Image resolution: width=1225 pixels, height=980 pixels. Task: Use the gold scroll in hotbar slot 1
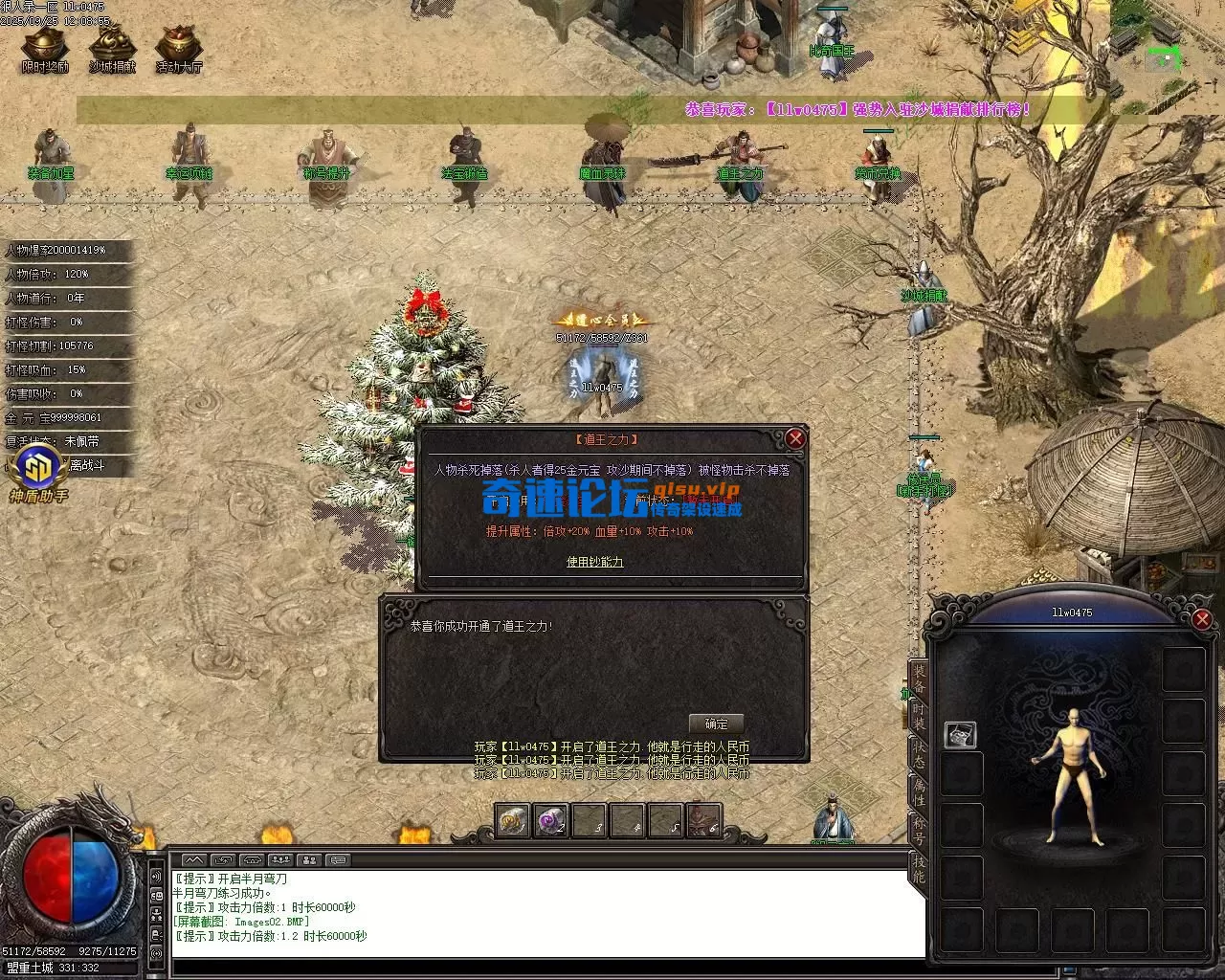click(x=513, y=820)
